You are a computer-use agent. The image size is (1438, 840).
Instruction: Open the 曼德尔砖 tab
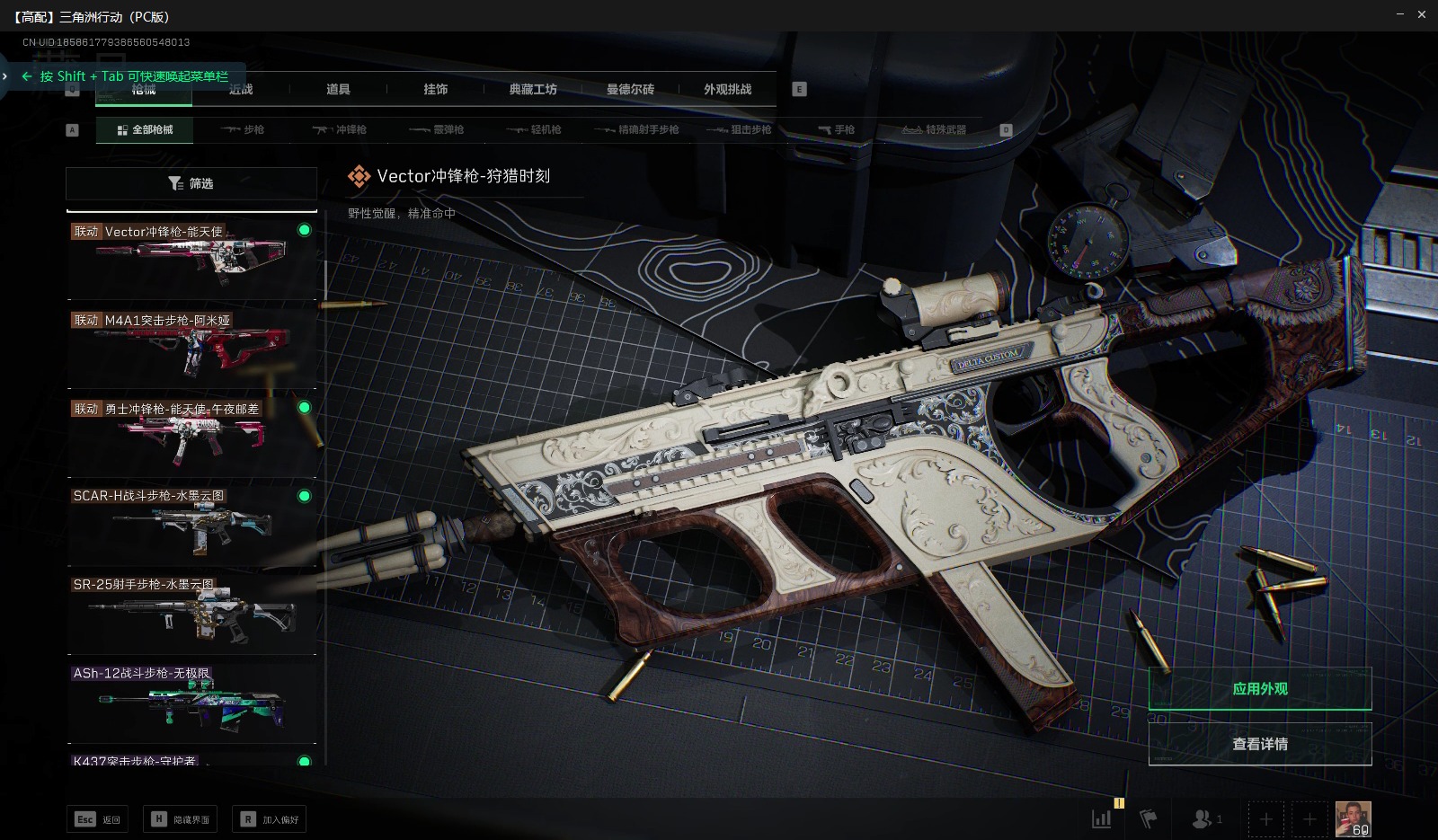coord(630,89)
